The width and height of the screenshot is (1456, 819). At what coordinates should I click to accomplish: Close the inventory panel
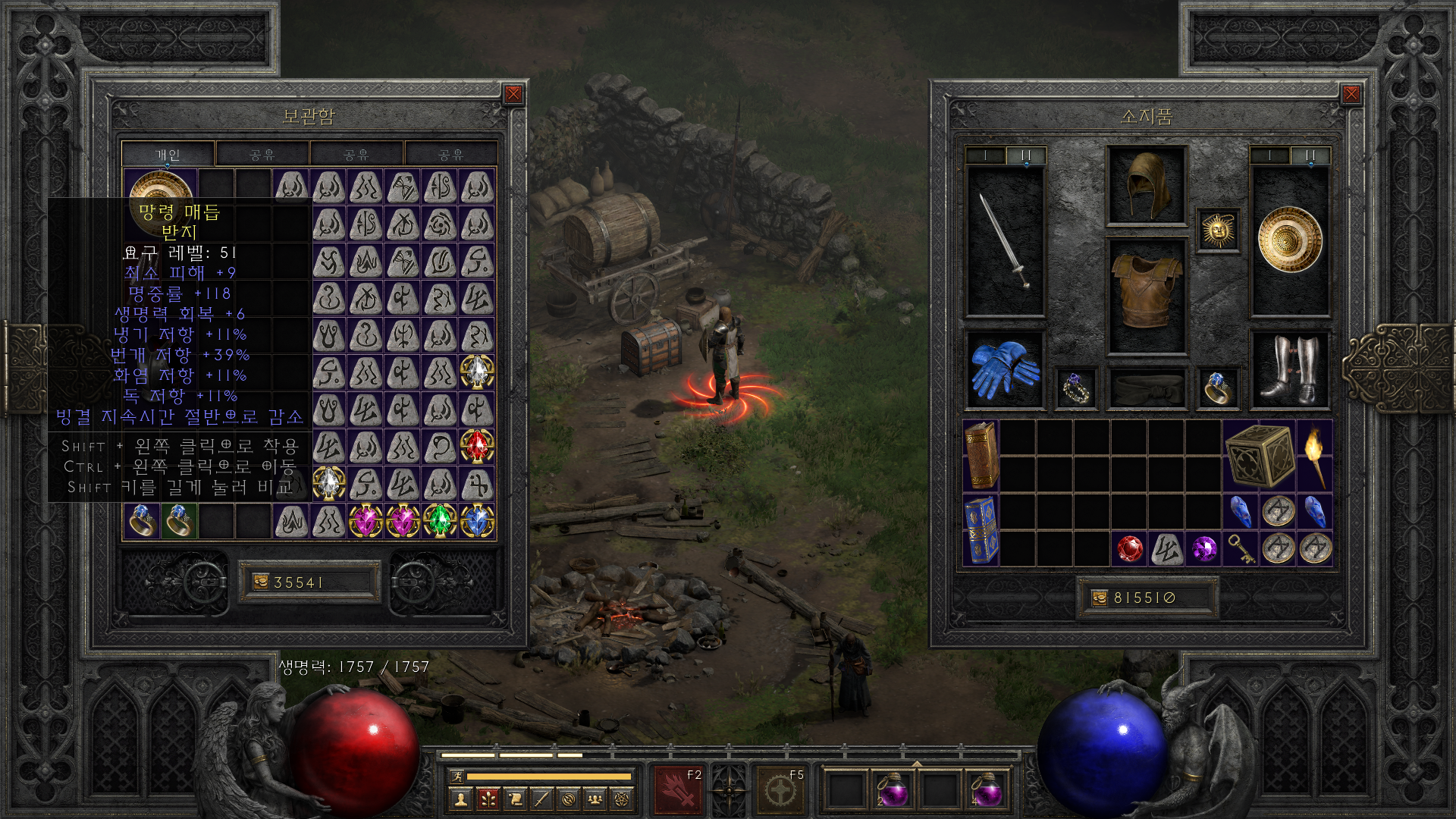tap(1351, 94)
